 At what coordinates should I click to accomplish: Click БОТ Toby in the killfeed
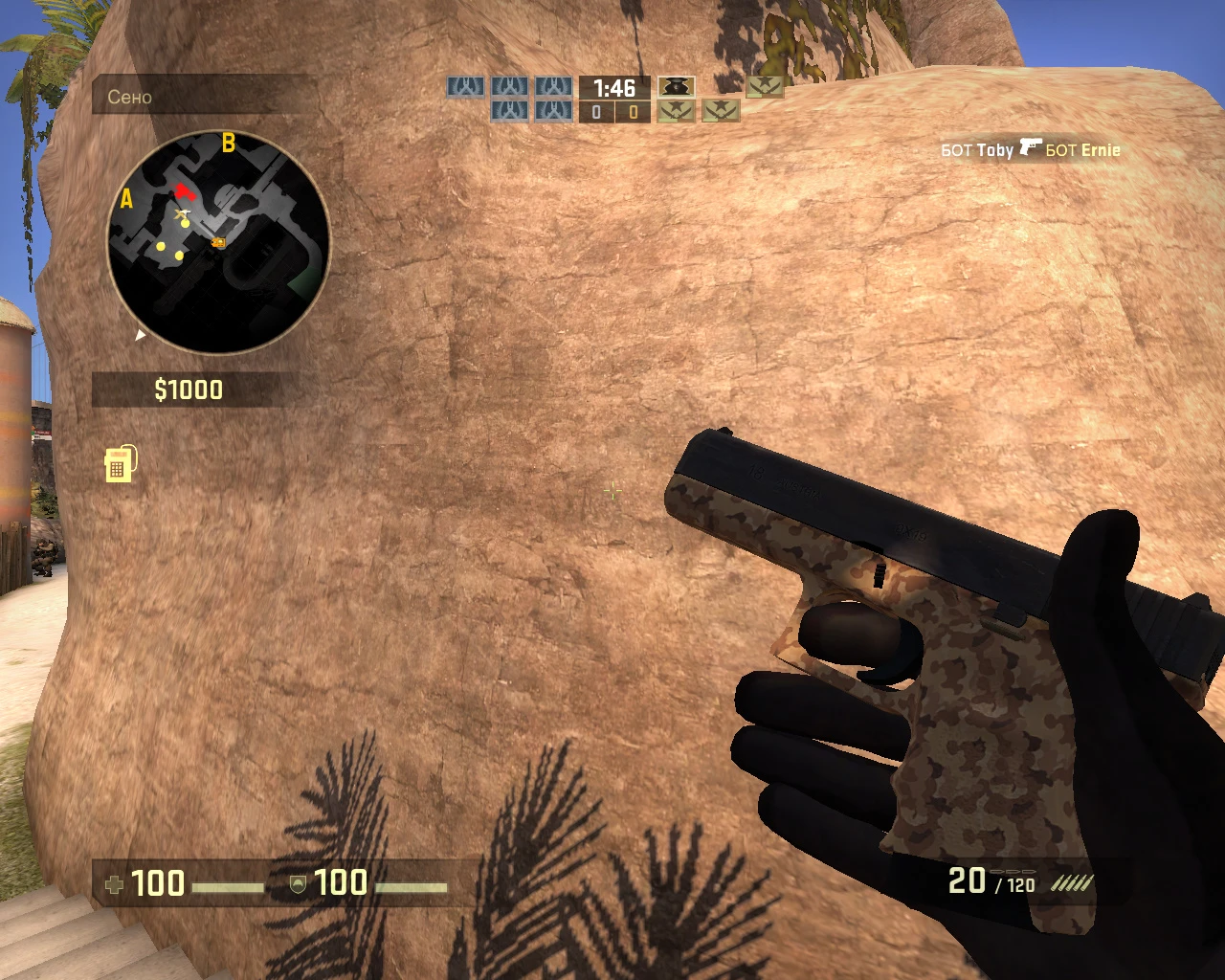pyautogui.click(x=976, y=149)
